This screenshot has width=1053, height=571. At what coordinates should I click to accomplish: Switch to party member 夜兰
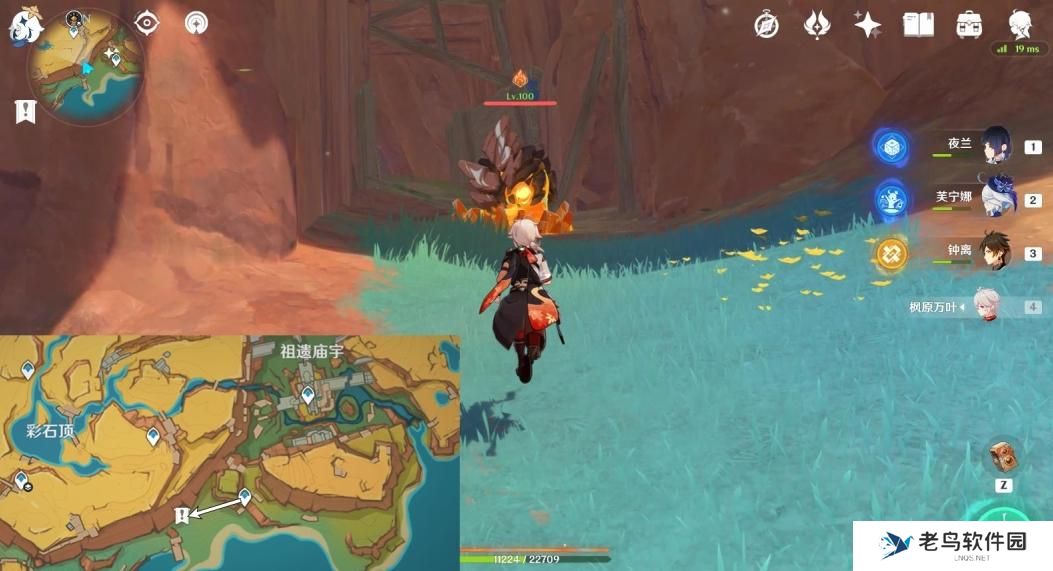click(x=996, y=146)
